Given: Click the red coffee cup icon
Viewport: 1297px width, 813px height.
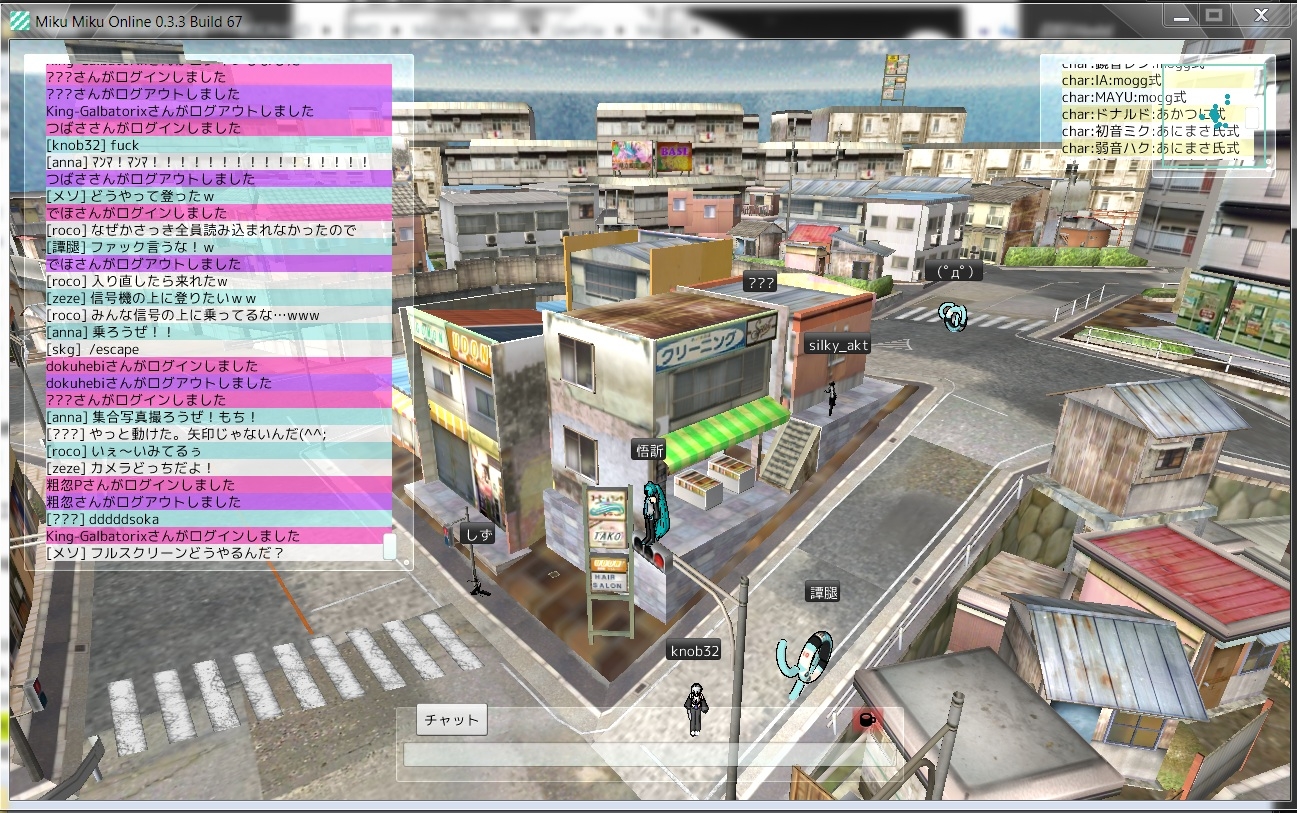Looking at the screenshot, I should [x=866, y=719].
